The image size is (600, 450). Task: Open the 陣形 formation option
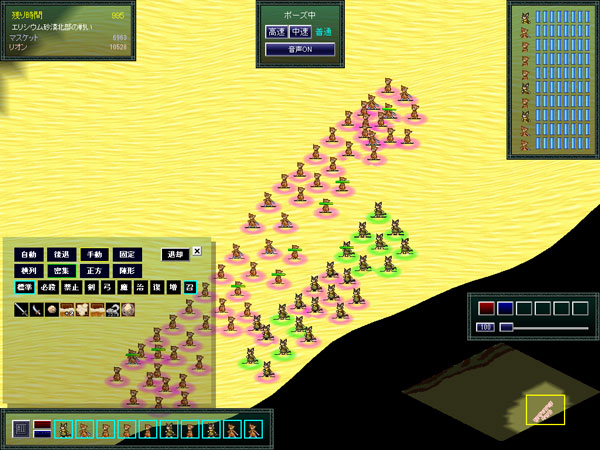click(x=125, y=270)
